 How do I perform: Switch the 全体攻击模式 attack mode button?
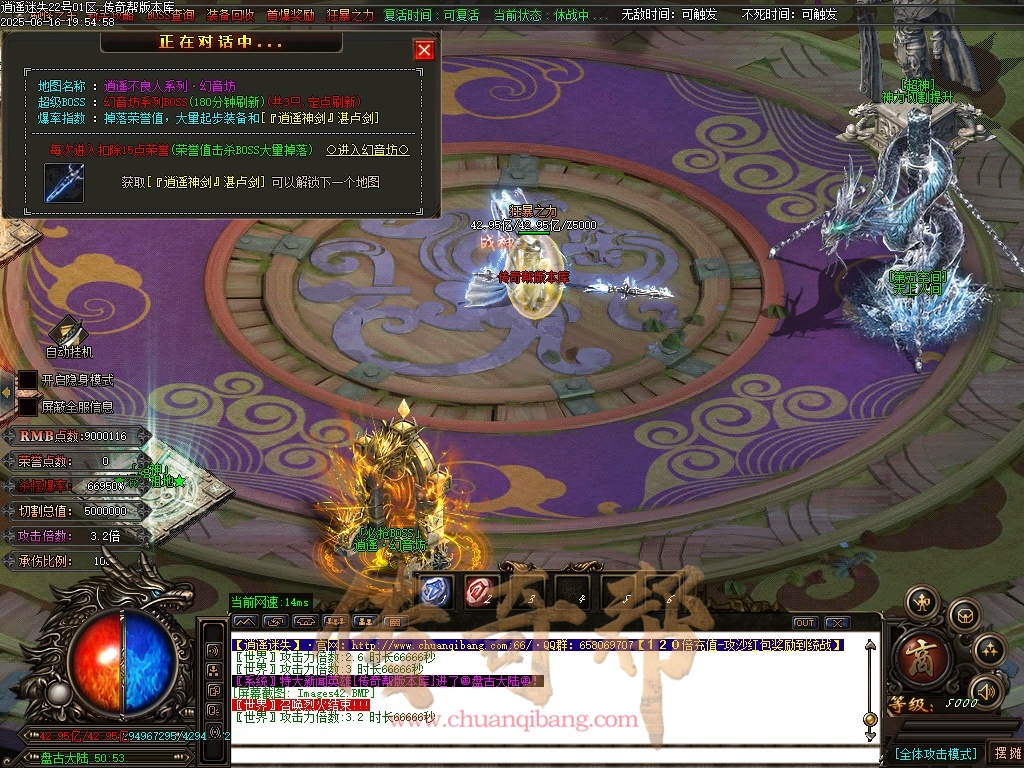click(935, 753)
